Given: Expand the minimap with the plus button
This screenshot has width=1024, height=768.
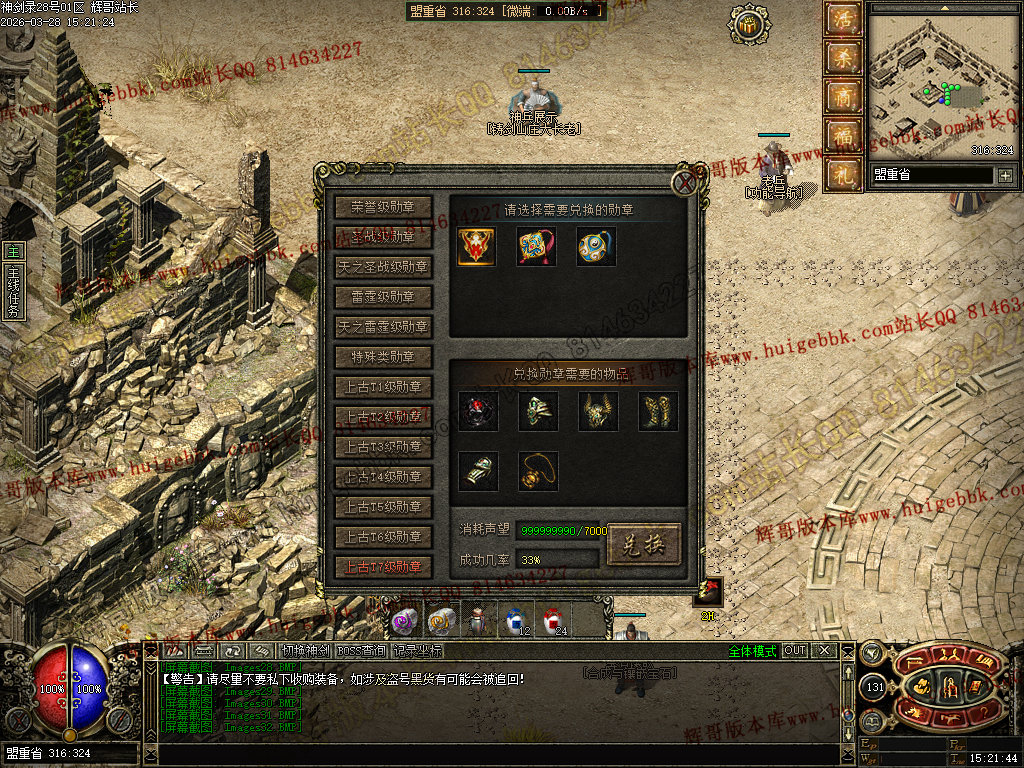Looking at the screenshot, I should pos(1005,176).
